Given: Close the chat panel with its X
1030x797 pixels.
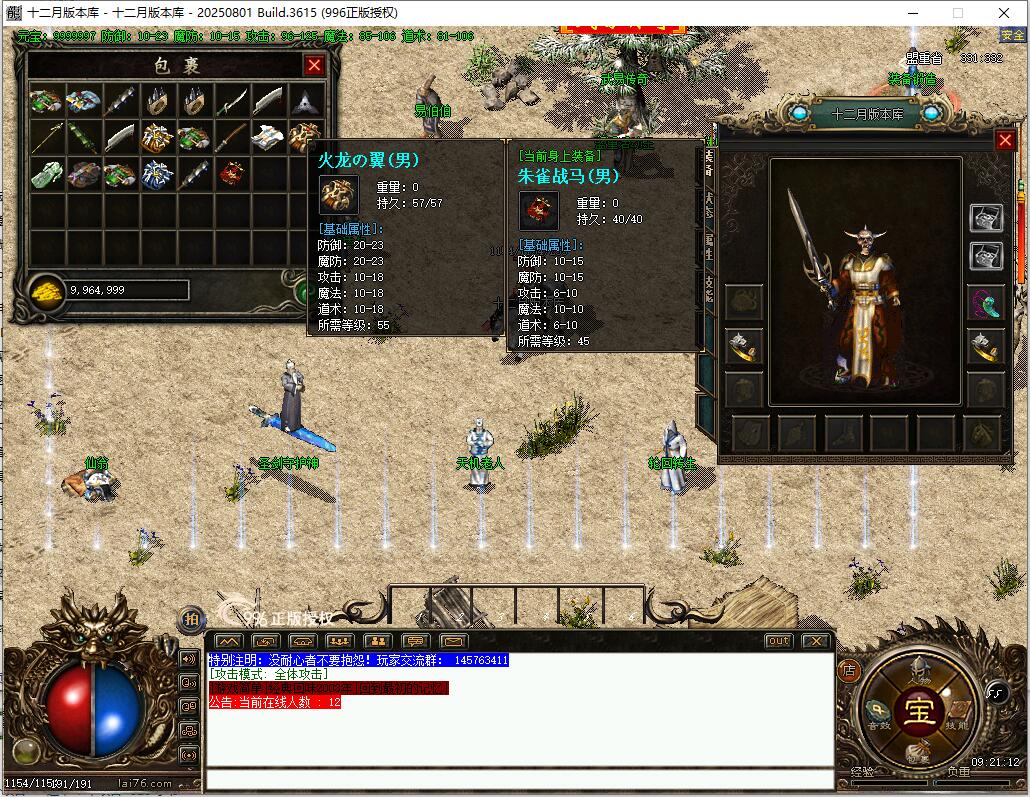Looking at the screenshot, I should tap(816, 641).
